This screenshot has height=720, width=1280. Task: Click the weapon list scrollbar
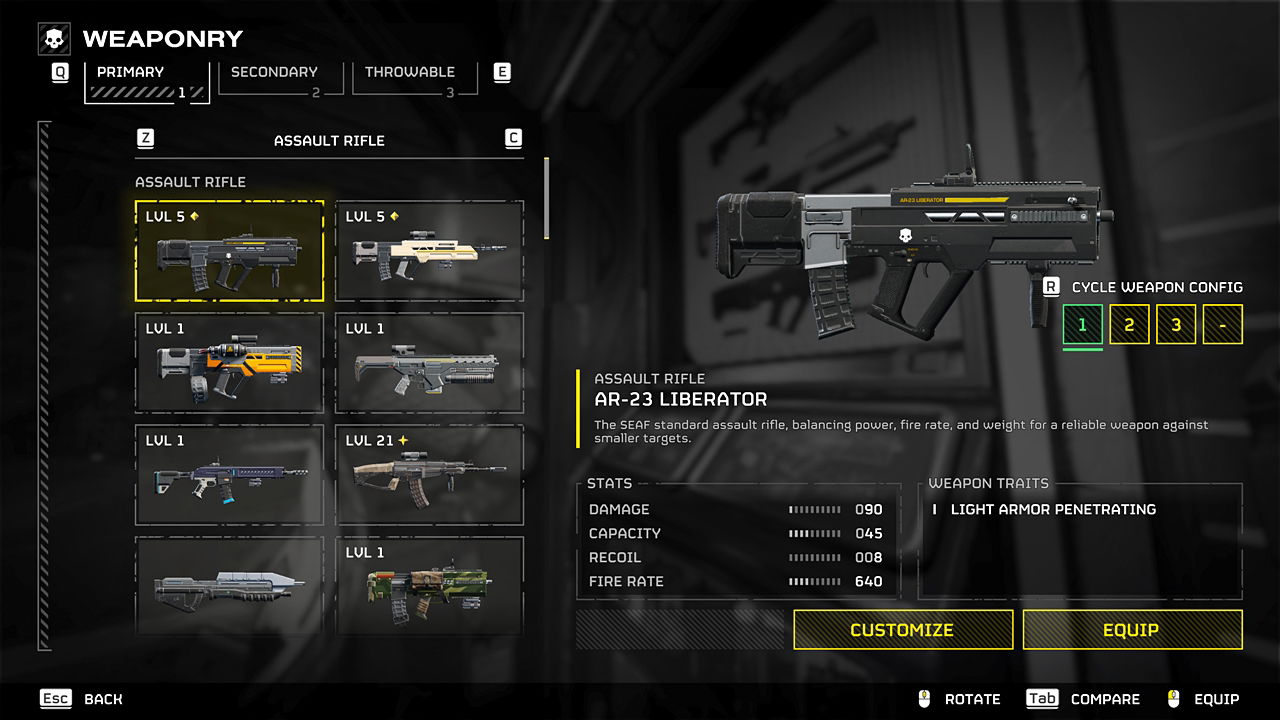click(546, 198)
